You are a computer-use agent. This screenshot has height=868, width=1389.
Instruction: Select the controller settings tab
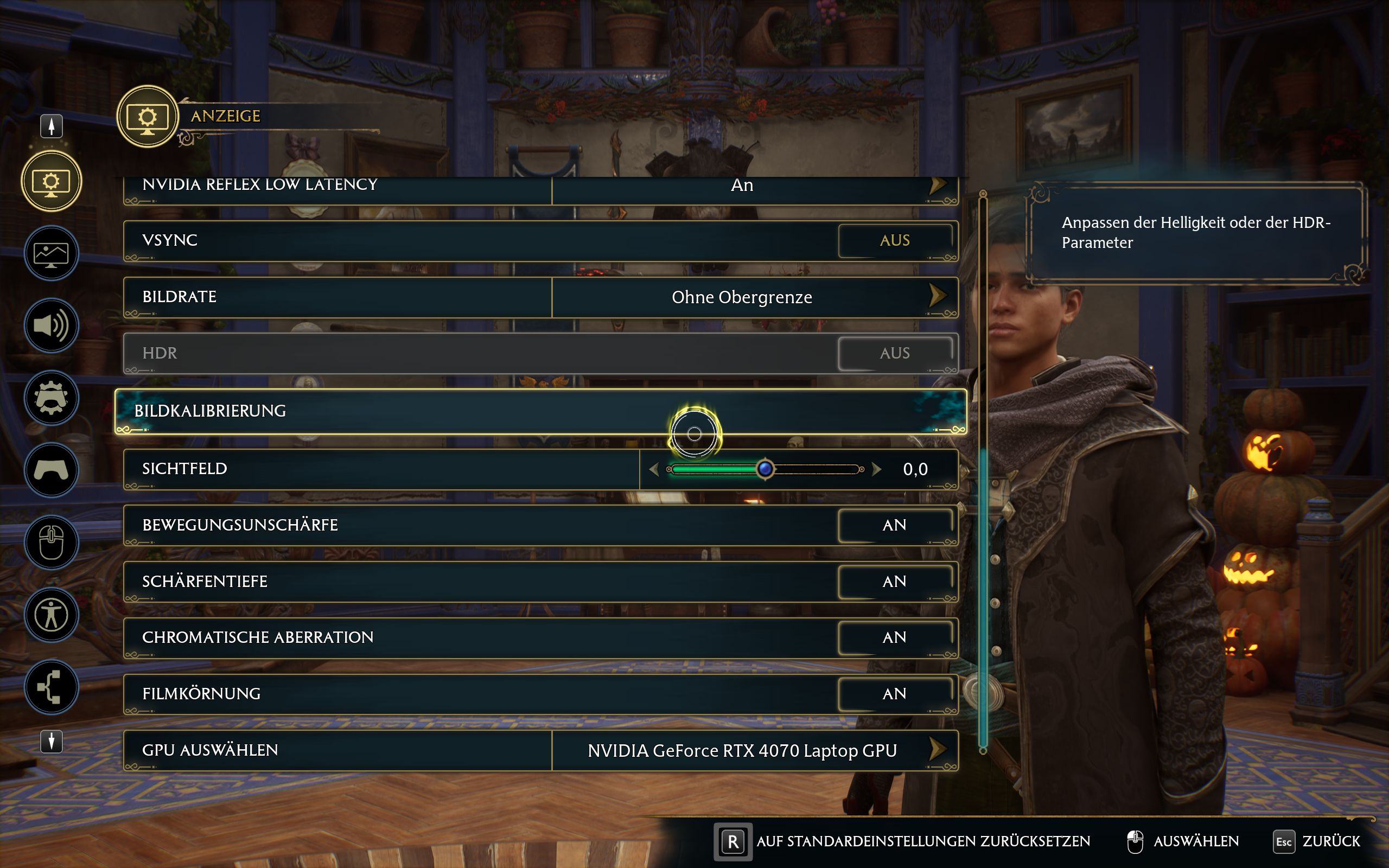click(51, 470)
